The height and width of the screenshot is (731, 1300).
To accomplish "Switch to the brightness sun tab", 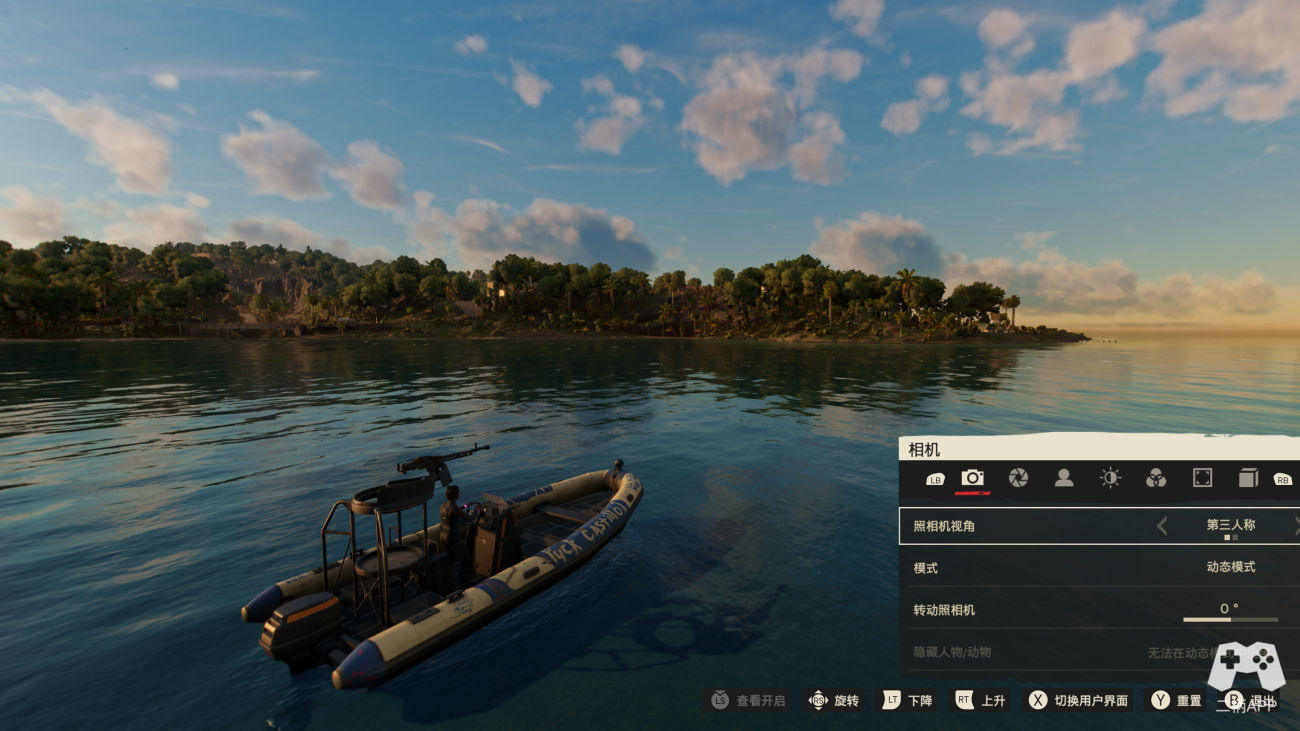I will click(x=1110, y=478).
